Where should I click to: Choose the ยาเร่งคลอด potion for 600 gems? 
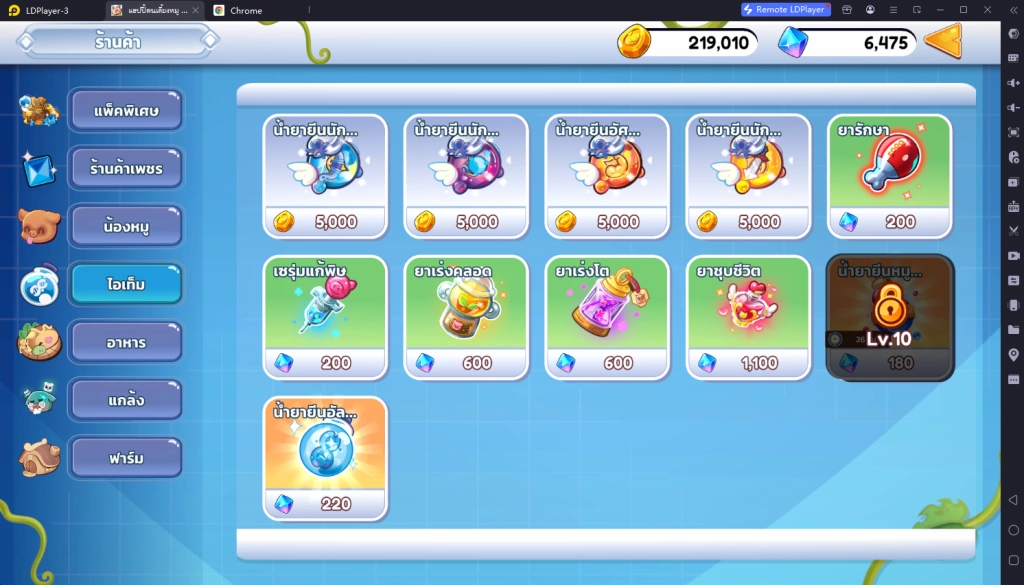pos(466,317)
